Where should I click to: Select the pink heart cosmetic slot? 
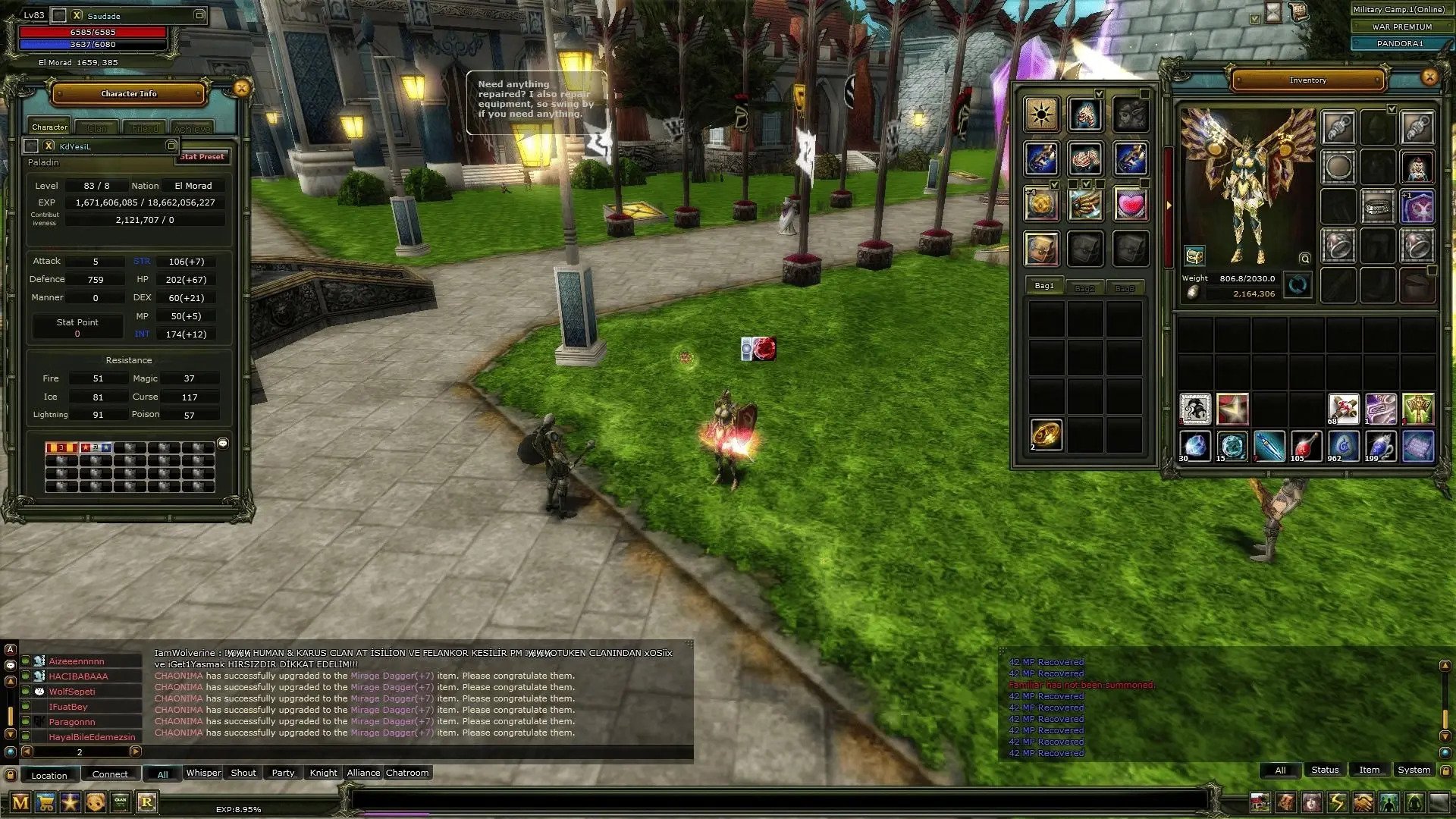[x=1130, y=205]
